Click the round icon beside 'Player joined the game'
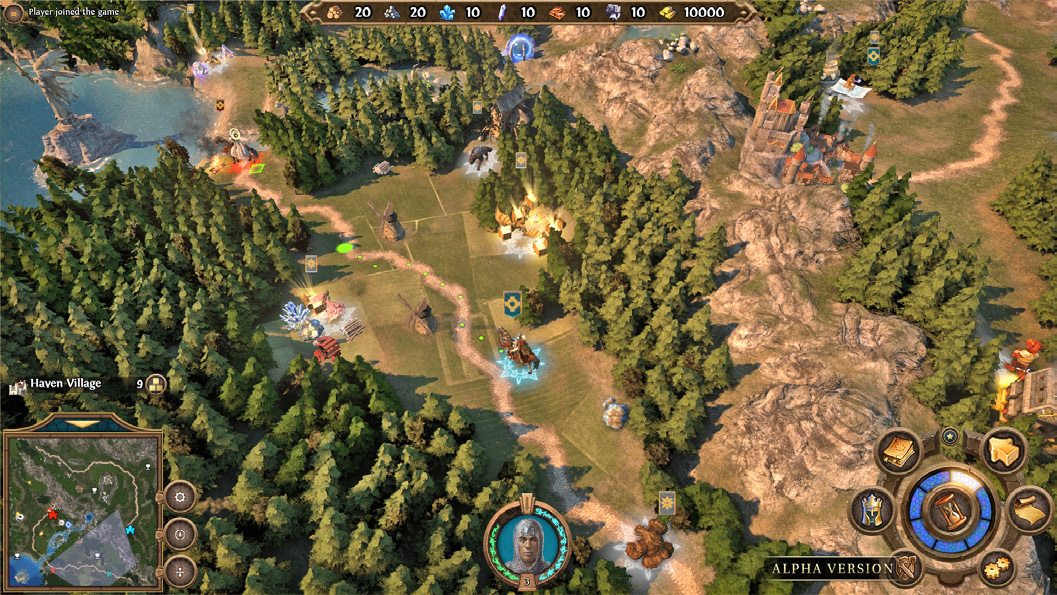The height and width of the screenshot is (595, 1057). click(x=13, y=13)
